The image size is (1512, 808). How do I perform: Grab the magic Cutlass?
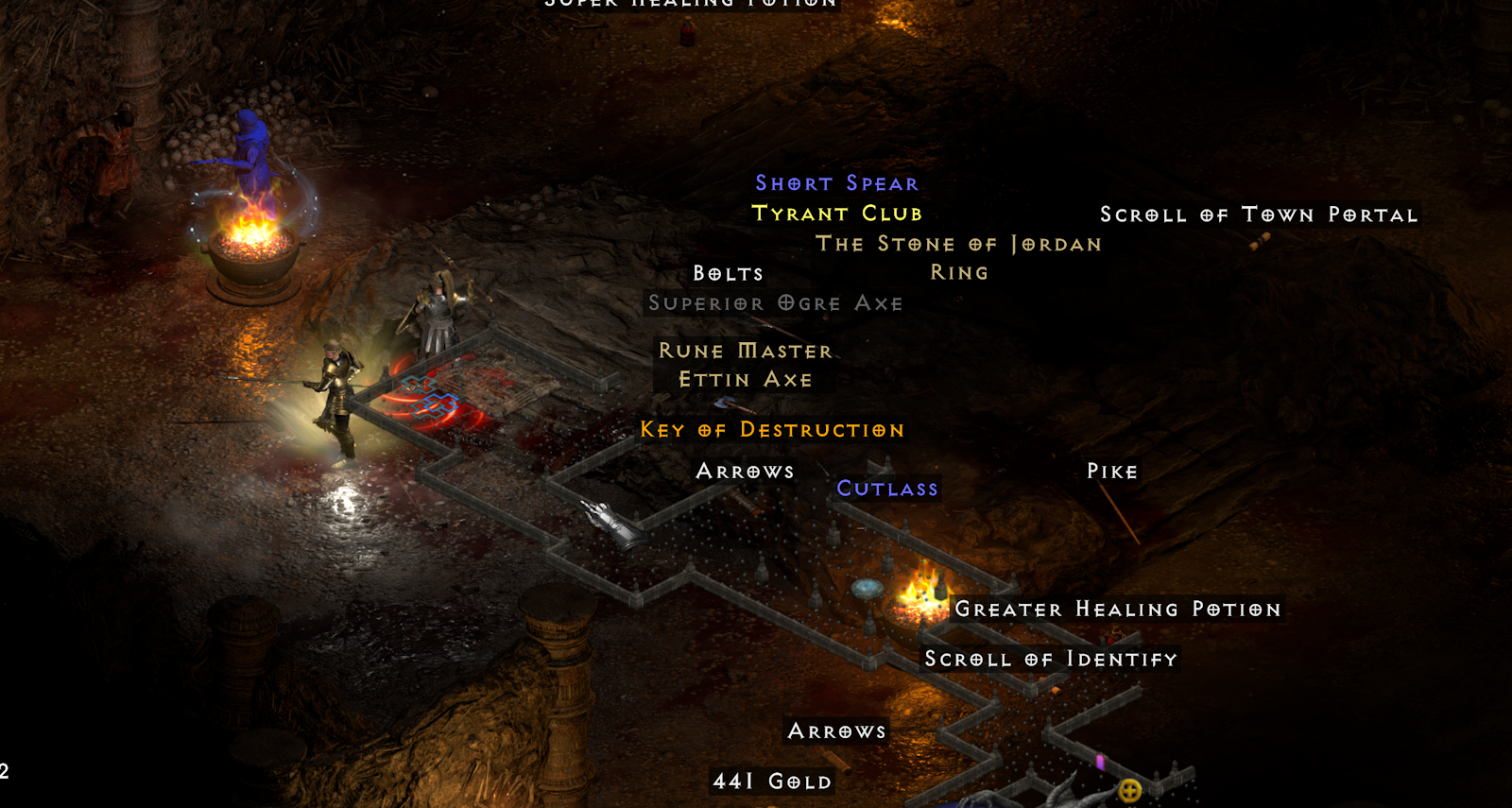(x=886, y=489)
